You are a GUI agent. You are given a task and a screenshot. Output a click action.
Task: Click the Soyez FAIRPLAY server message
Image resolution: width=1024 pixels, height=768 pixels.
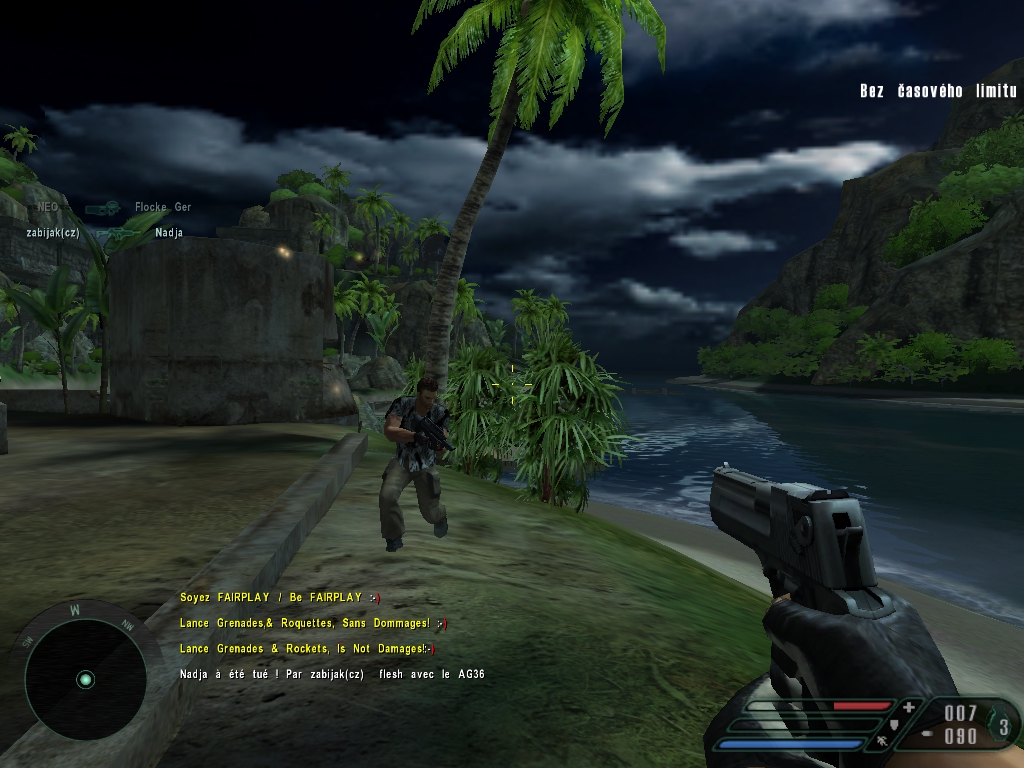point(280,597)
